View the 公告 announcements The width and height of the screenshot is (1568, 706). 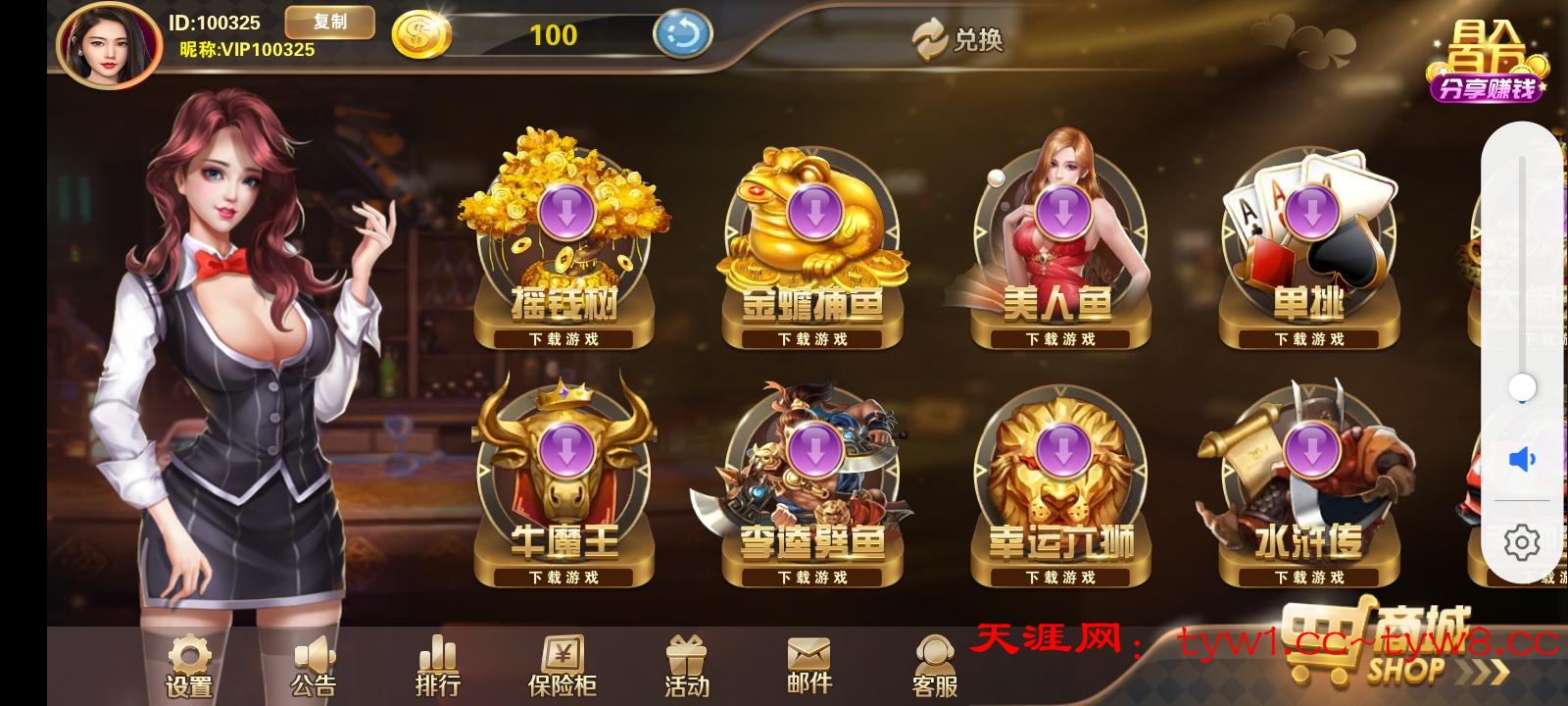[314, 667]
